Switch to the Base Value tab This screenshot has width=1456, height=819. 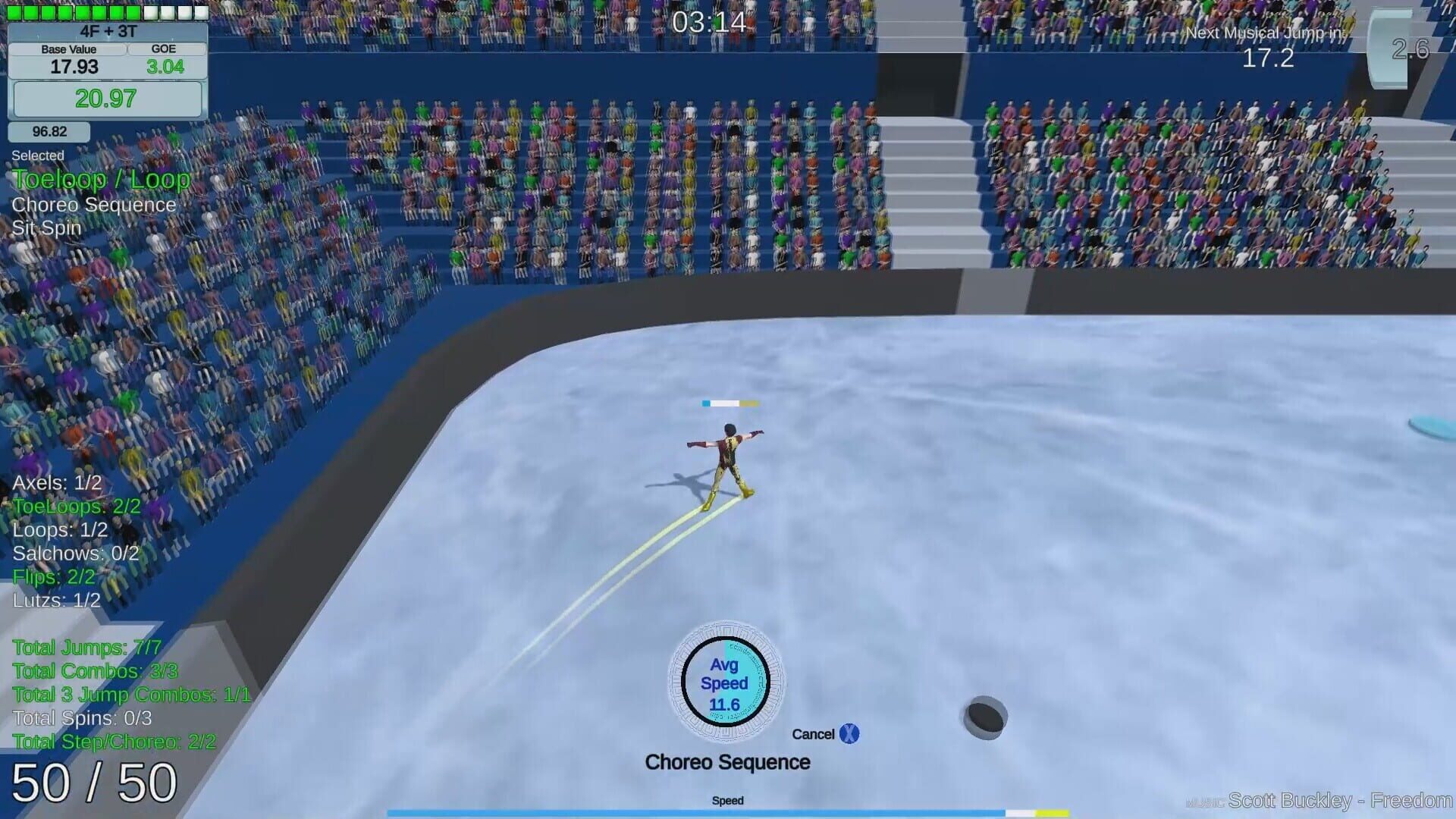(68, 49)
